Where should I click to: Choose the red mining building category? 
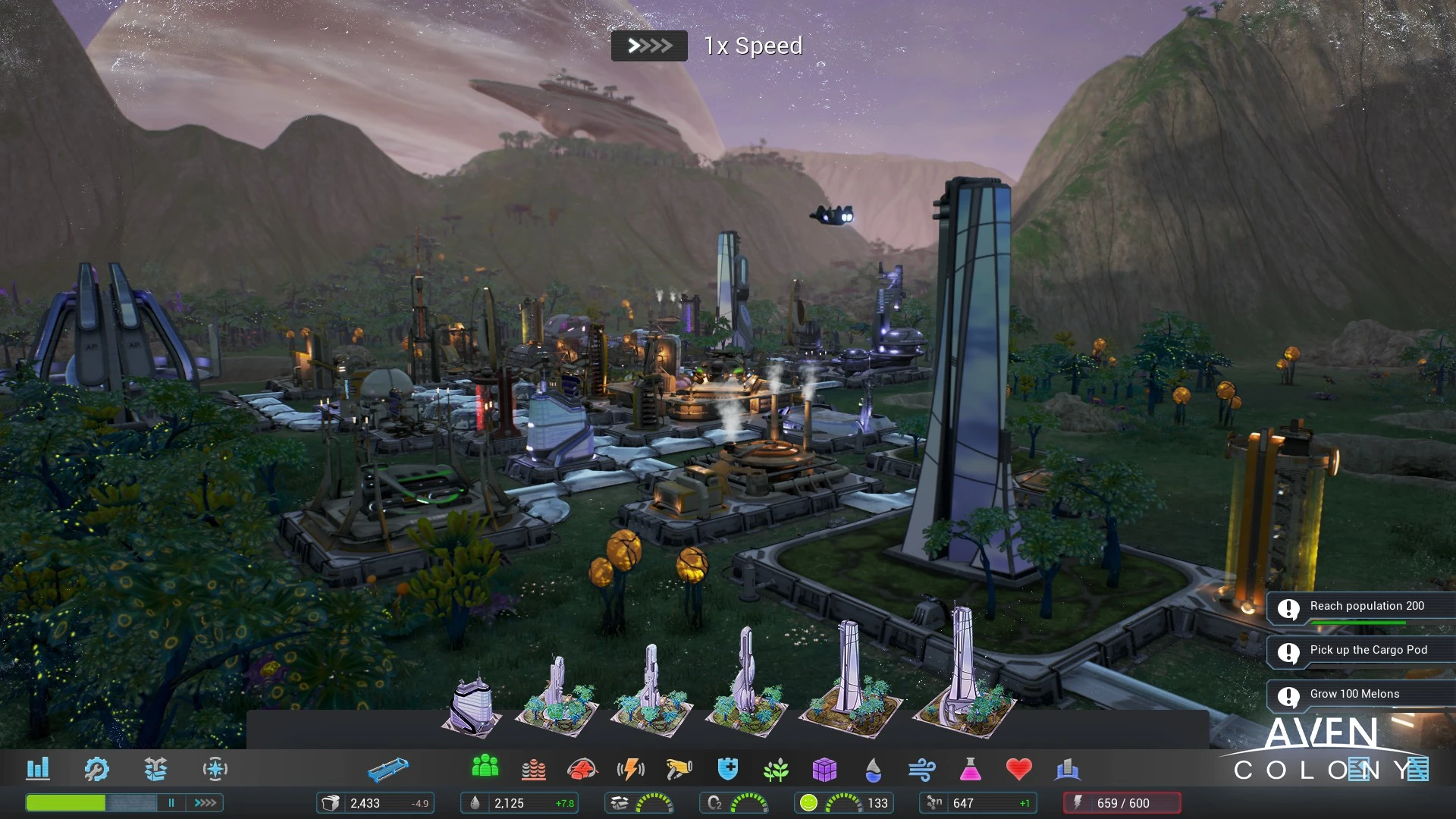coord(582,770)
